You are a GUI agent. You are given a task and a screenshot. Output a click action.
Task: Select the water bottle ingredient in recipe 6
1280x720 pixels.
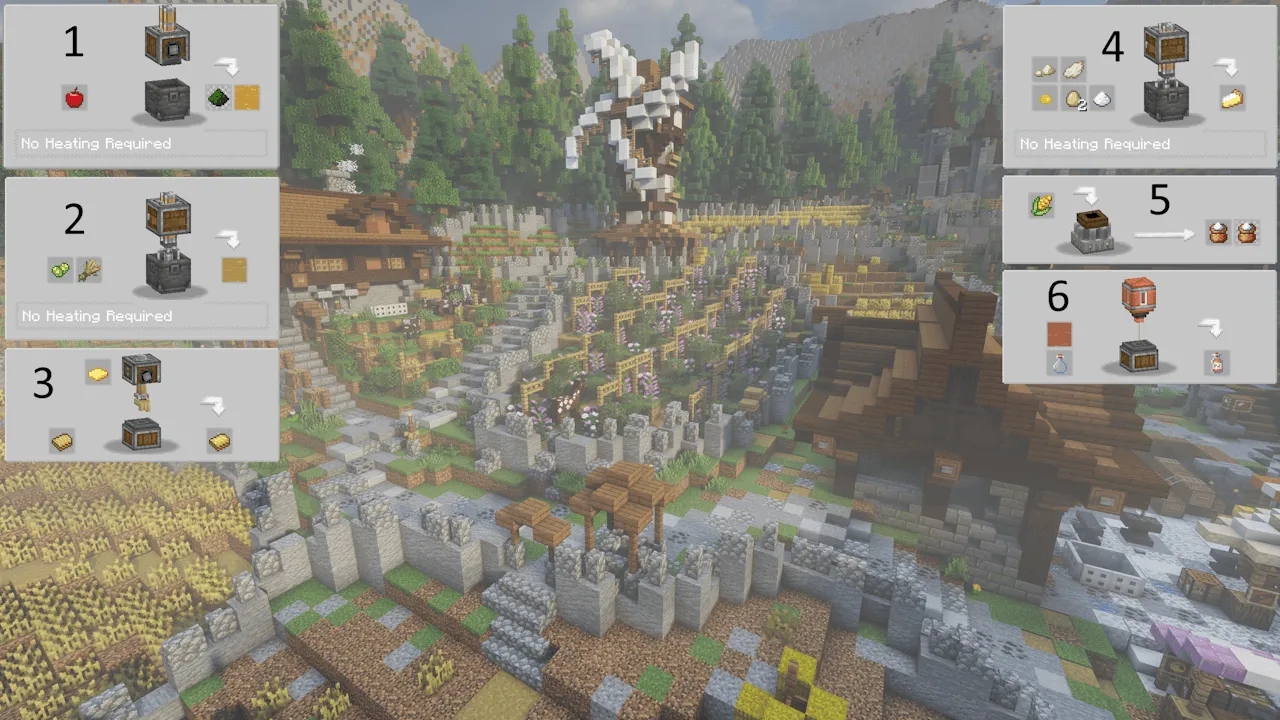(x=1059, y=364)
